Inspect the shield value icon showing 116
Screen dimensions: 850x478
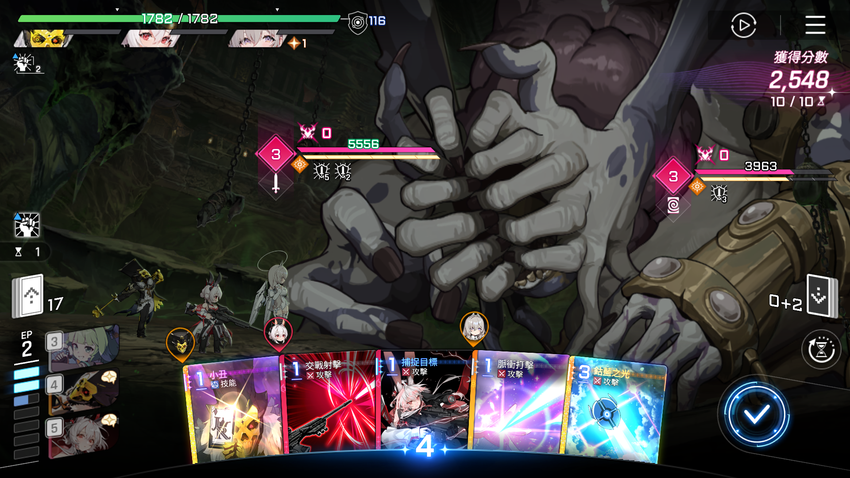(x=357, y=21)
